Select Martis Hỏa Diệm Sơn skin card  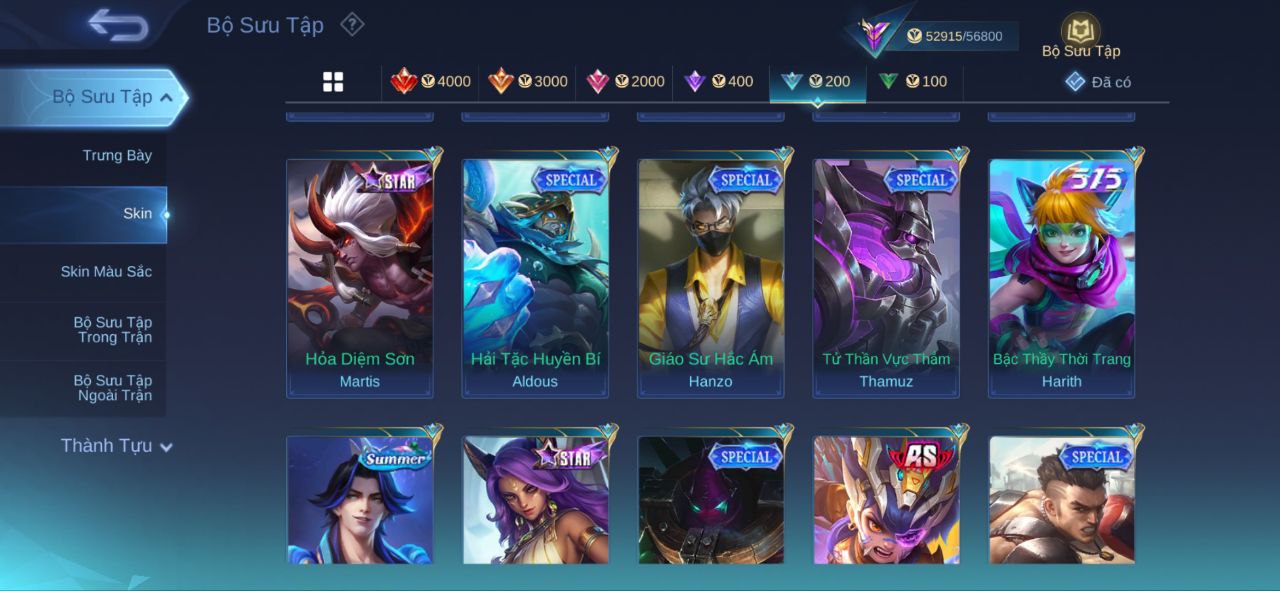[x=360, y=277]
